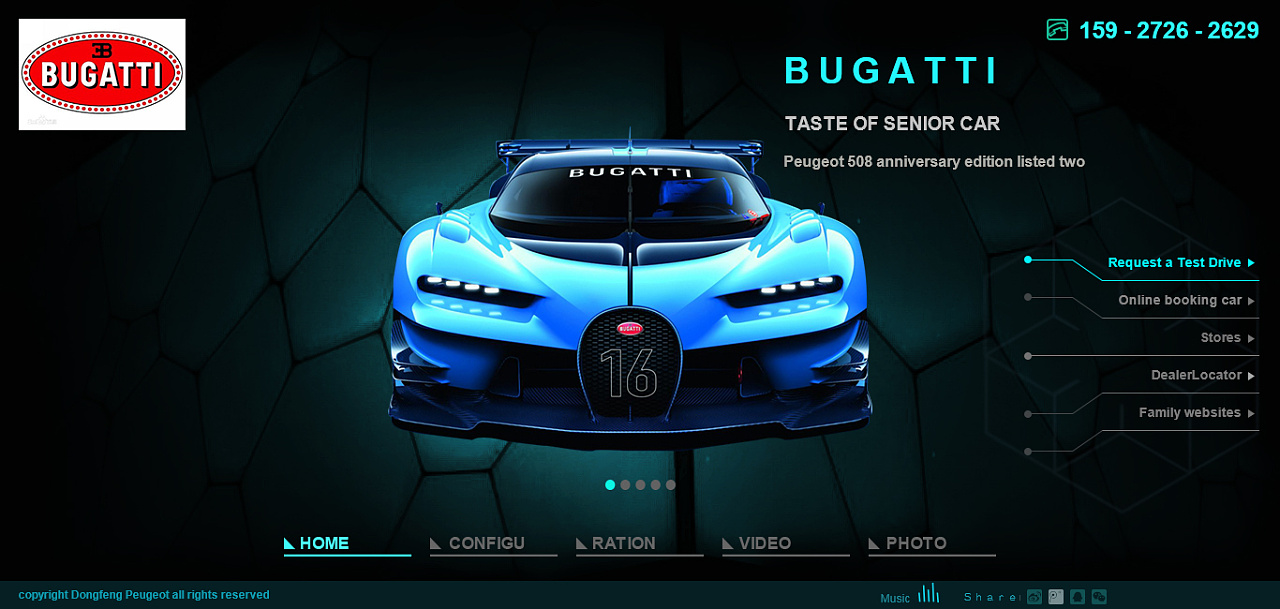Switch to the CONFIGU tab
The height and width of the screenshot is (609, 1280).
pyautogui.click(x=486, y=543)
